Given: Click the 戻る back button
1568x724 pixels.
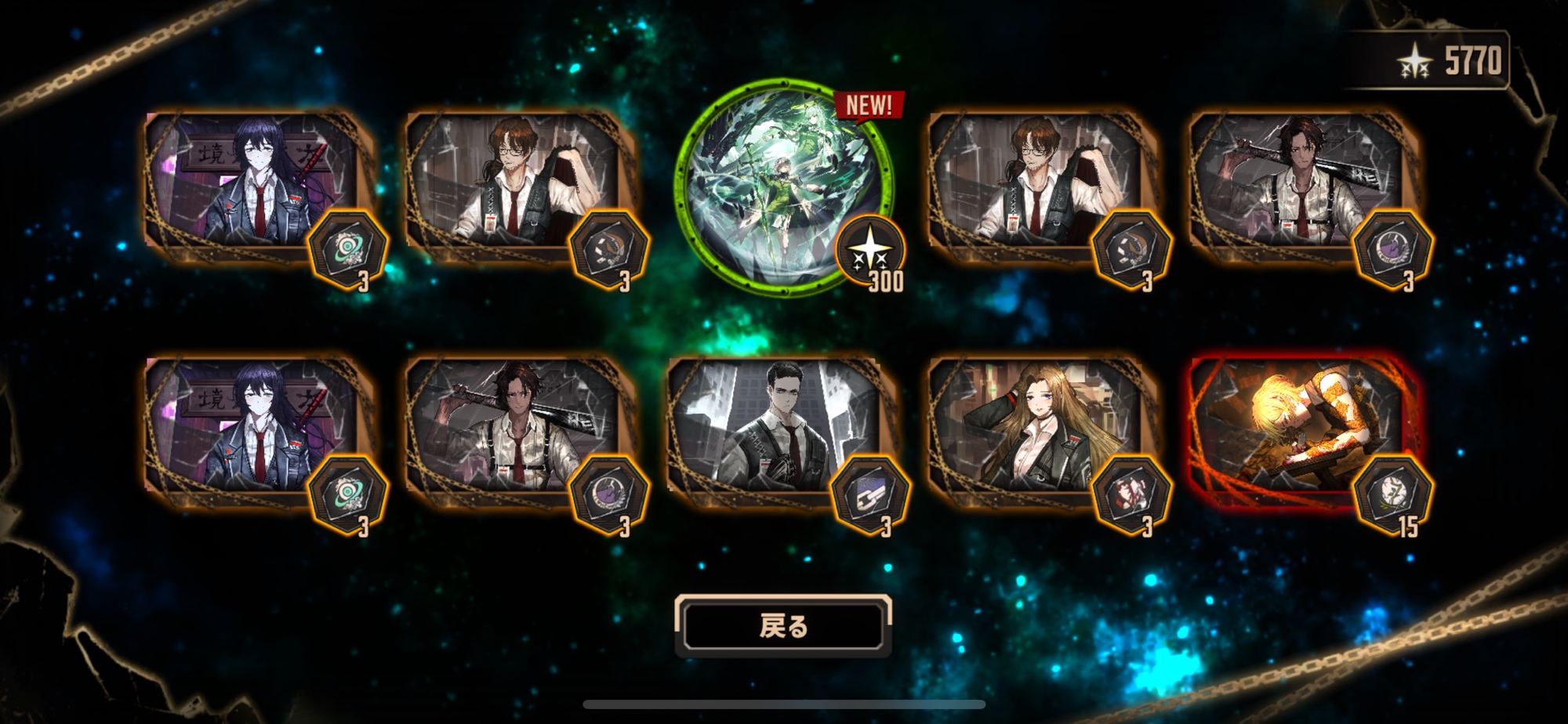Looking at the screenshot, I should pos(783,625).
